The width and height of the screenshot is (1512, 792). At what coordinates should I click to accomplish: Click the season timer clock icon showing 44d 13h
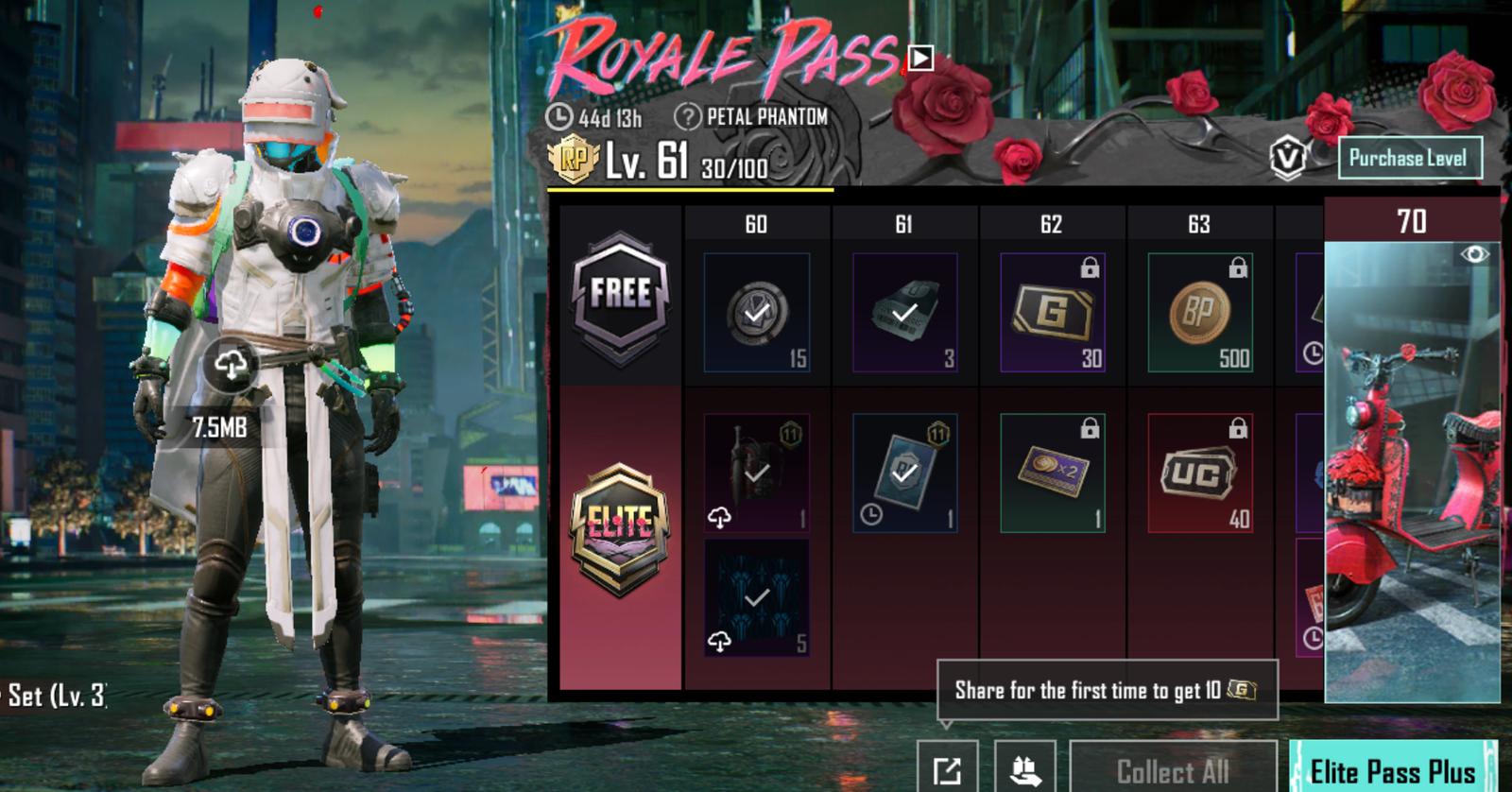point(561,117)
